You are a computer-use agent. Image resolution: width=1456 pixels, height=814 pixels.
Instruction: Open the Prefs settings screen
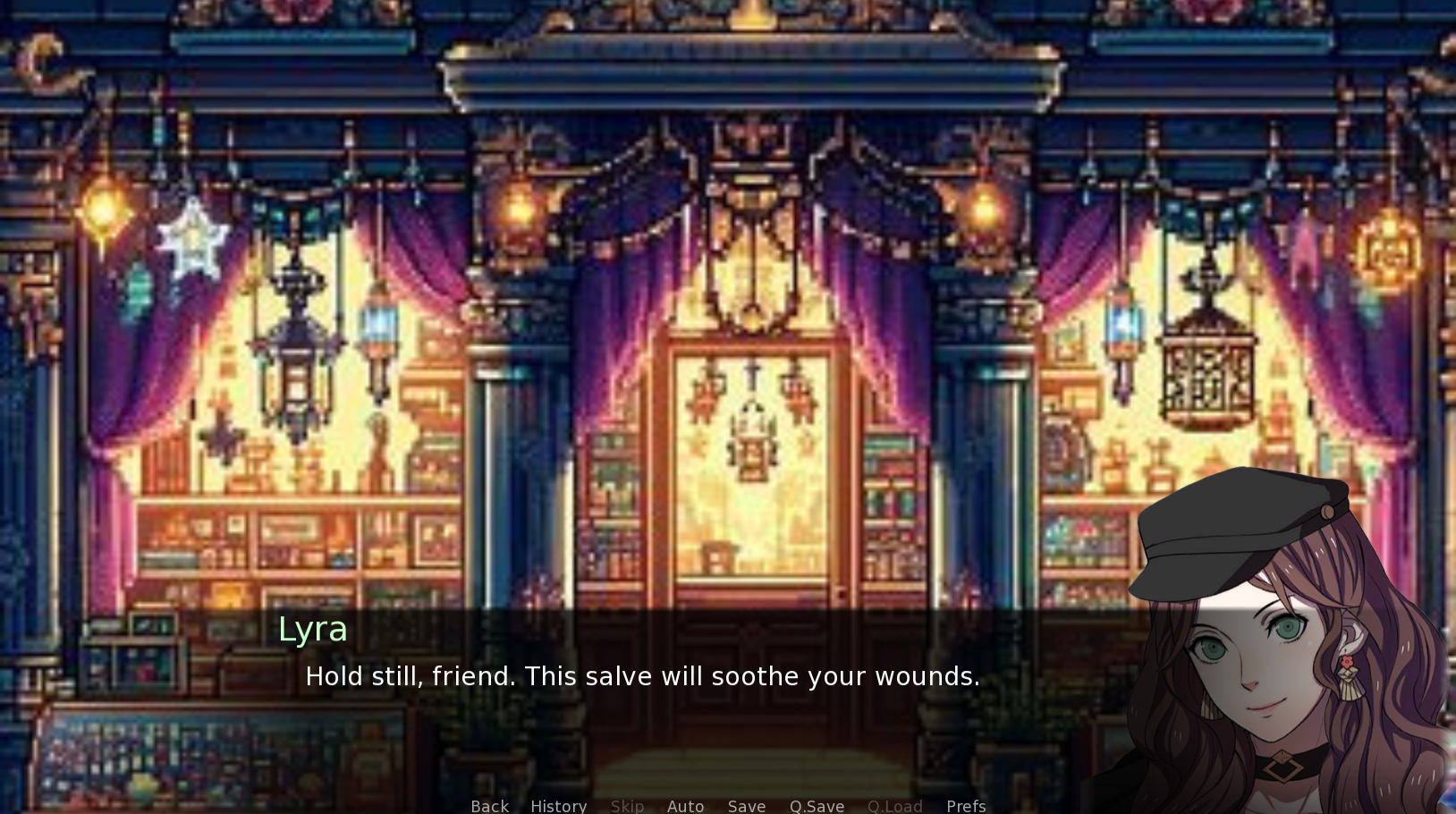pos(965,805)
